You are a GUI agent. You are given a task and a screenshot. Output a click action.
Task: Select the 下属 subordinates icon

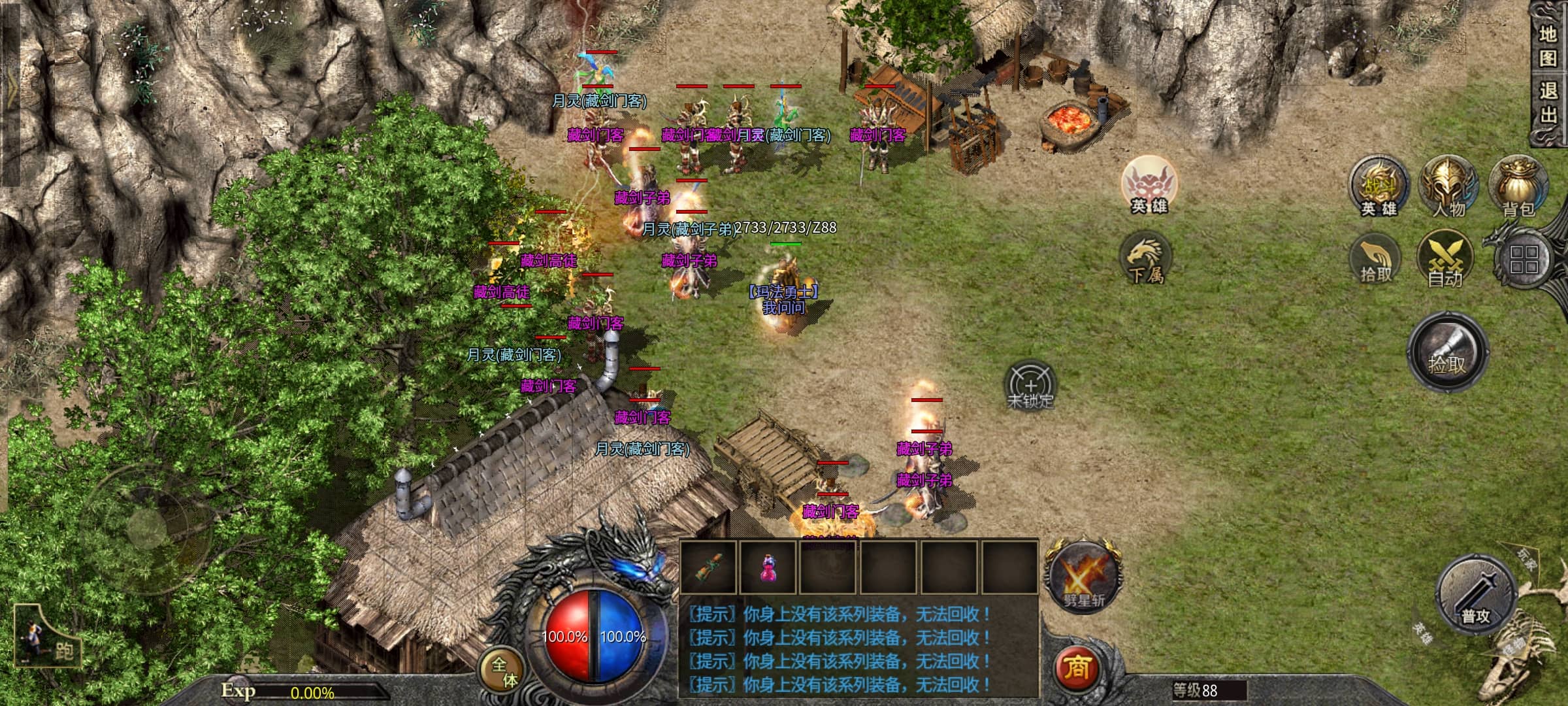pyautogui.click(x=1146, y=260)
